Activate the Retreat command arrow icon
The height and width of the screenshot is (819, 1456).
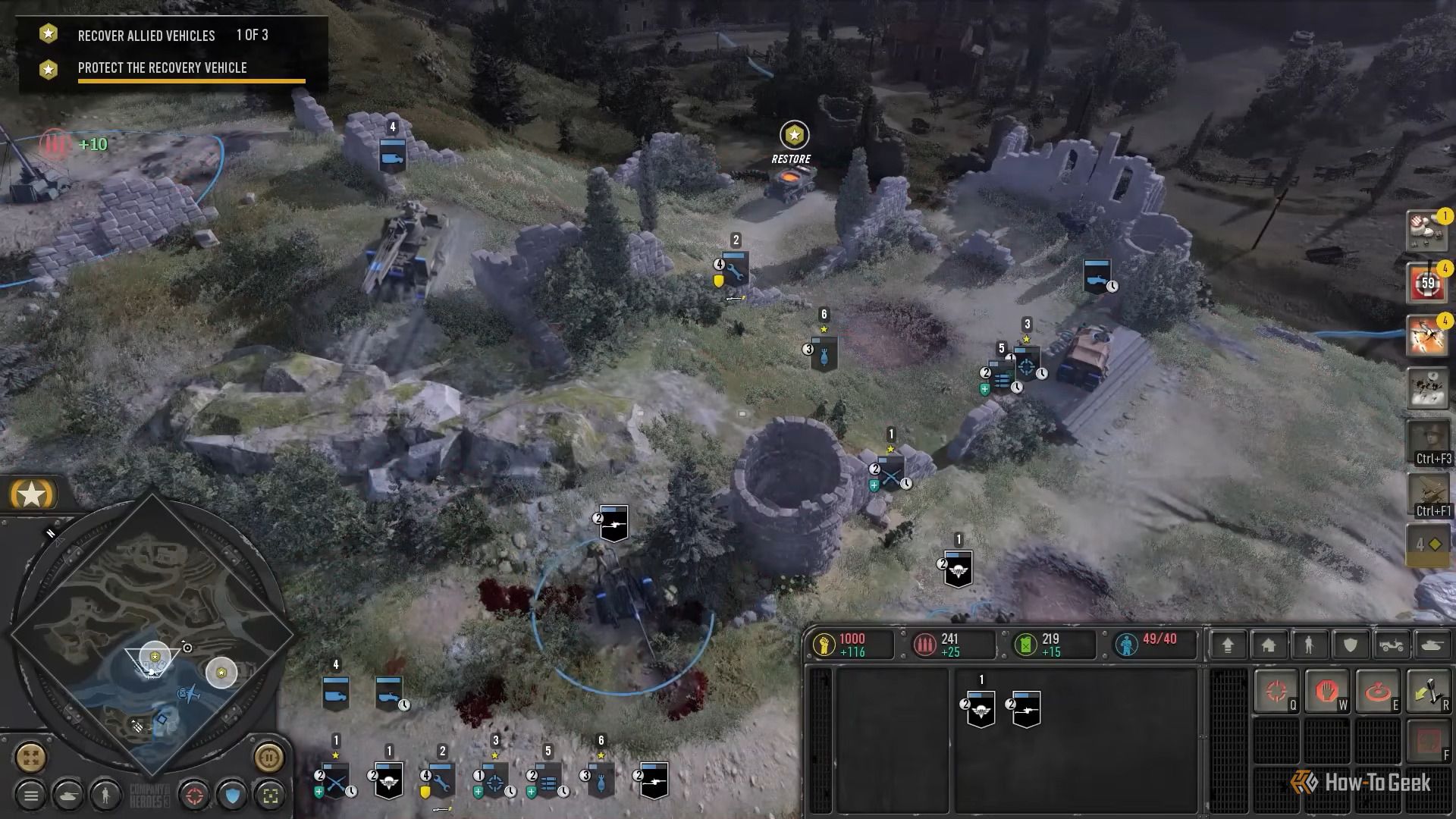[x=1428, y=692]
